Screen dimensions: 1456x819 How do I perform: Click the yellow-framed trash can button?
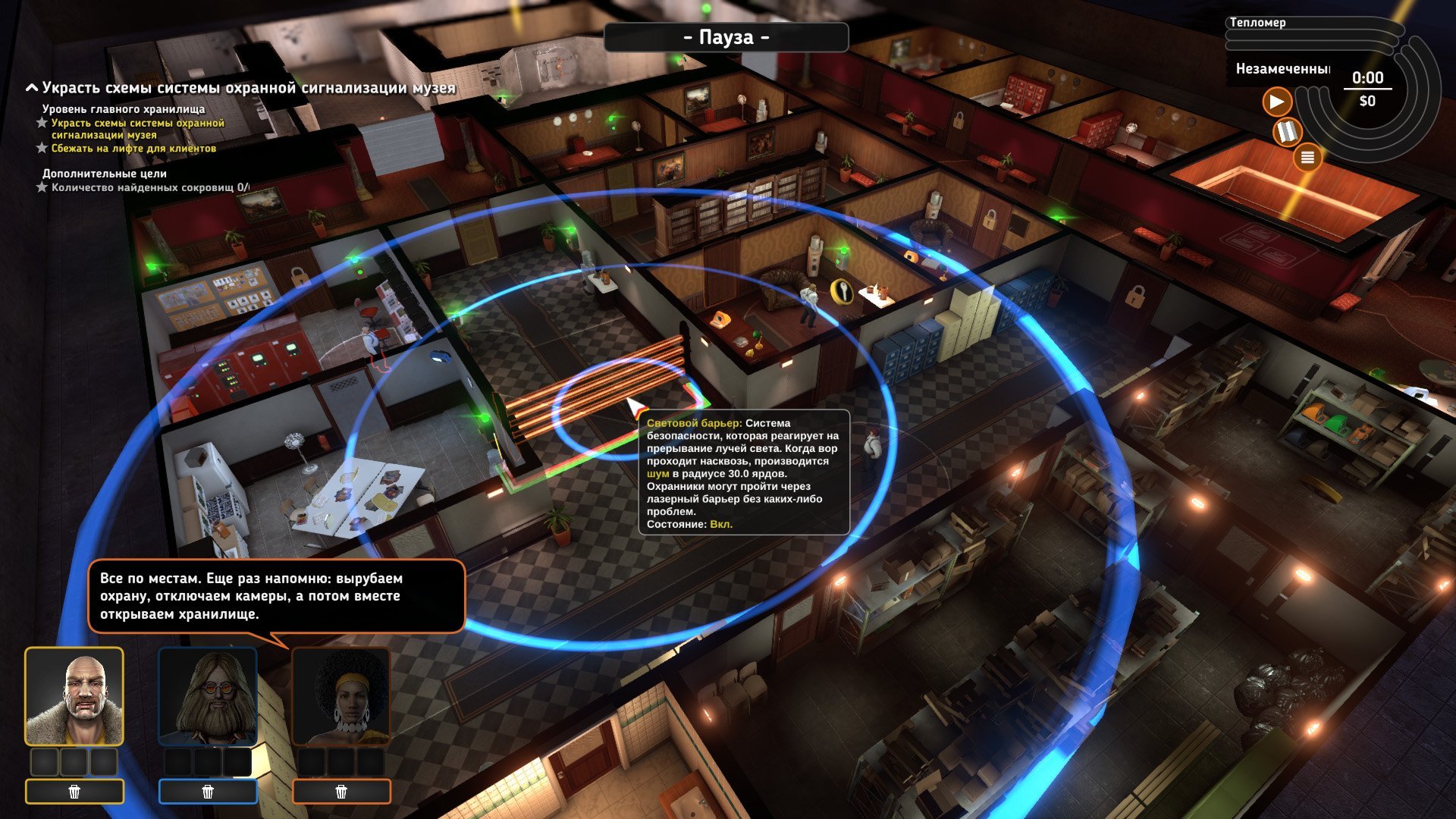[74, 792]
